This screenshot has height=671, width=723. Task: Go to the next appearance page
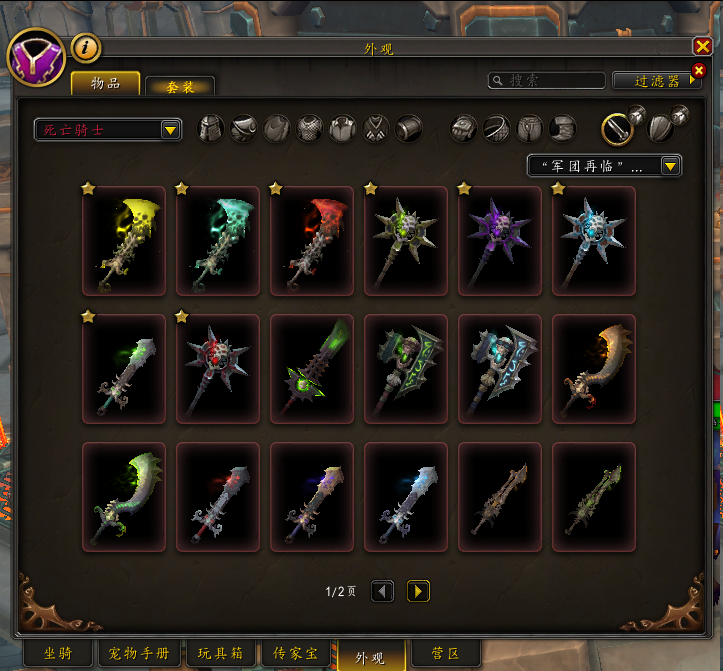point(418,591)
